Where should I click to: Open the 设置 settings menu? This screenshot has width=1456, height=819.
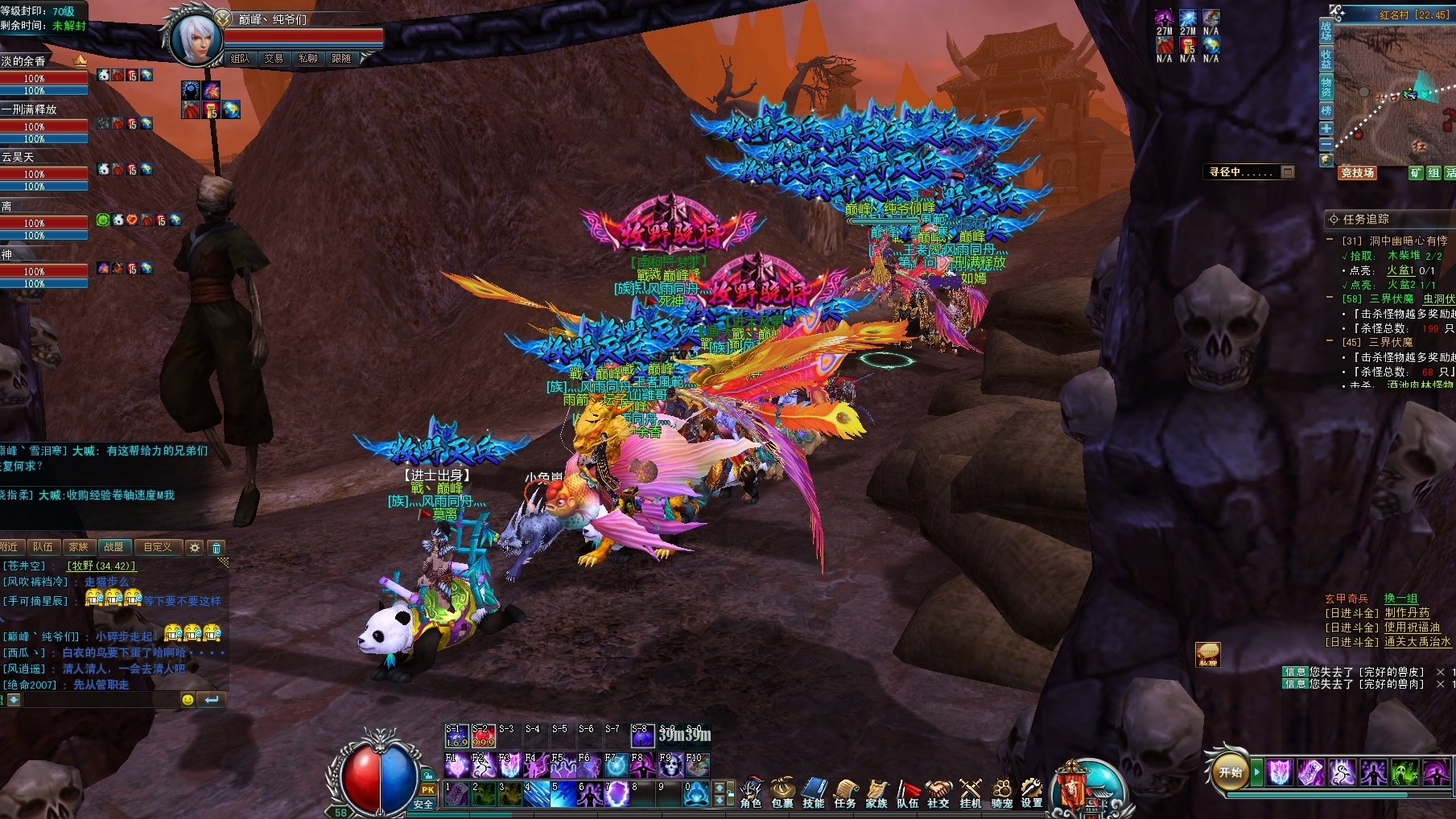pyautogui.click(x=1032, y=792)
